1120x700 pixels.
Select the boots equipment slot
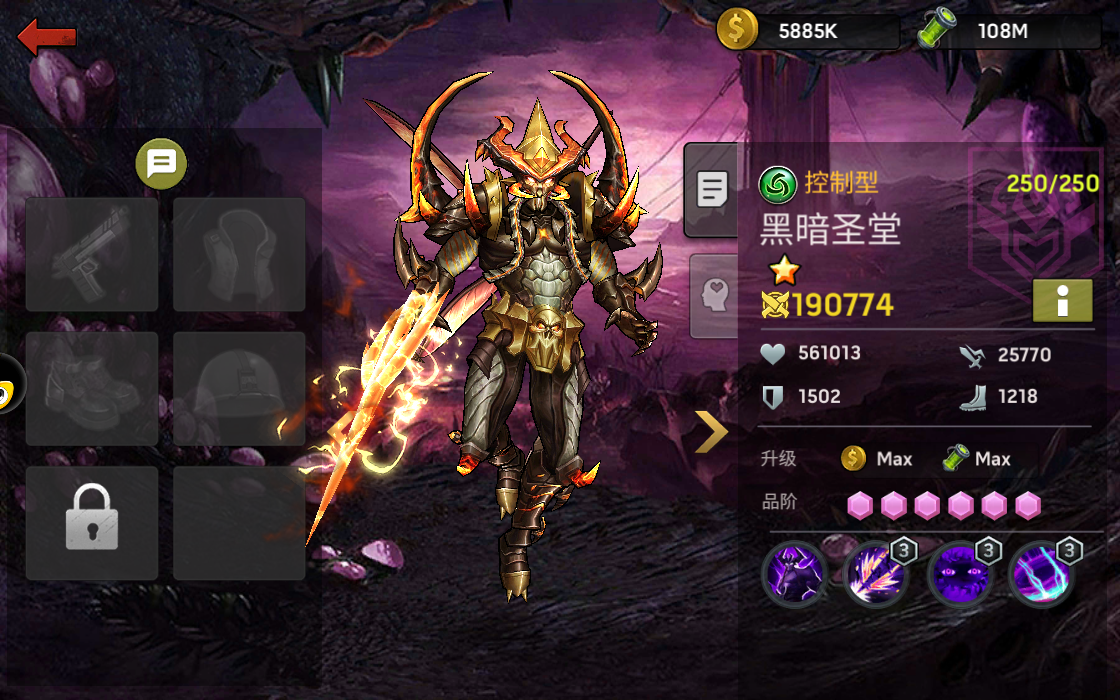pyautogui.click(x=92, y=388)
